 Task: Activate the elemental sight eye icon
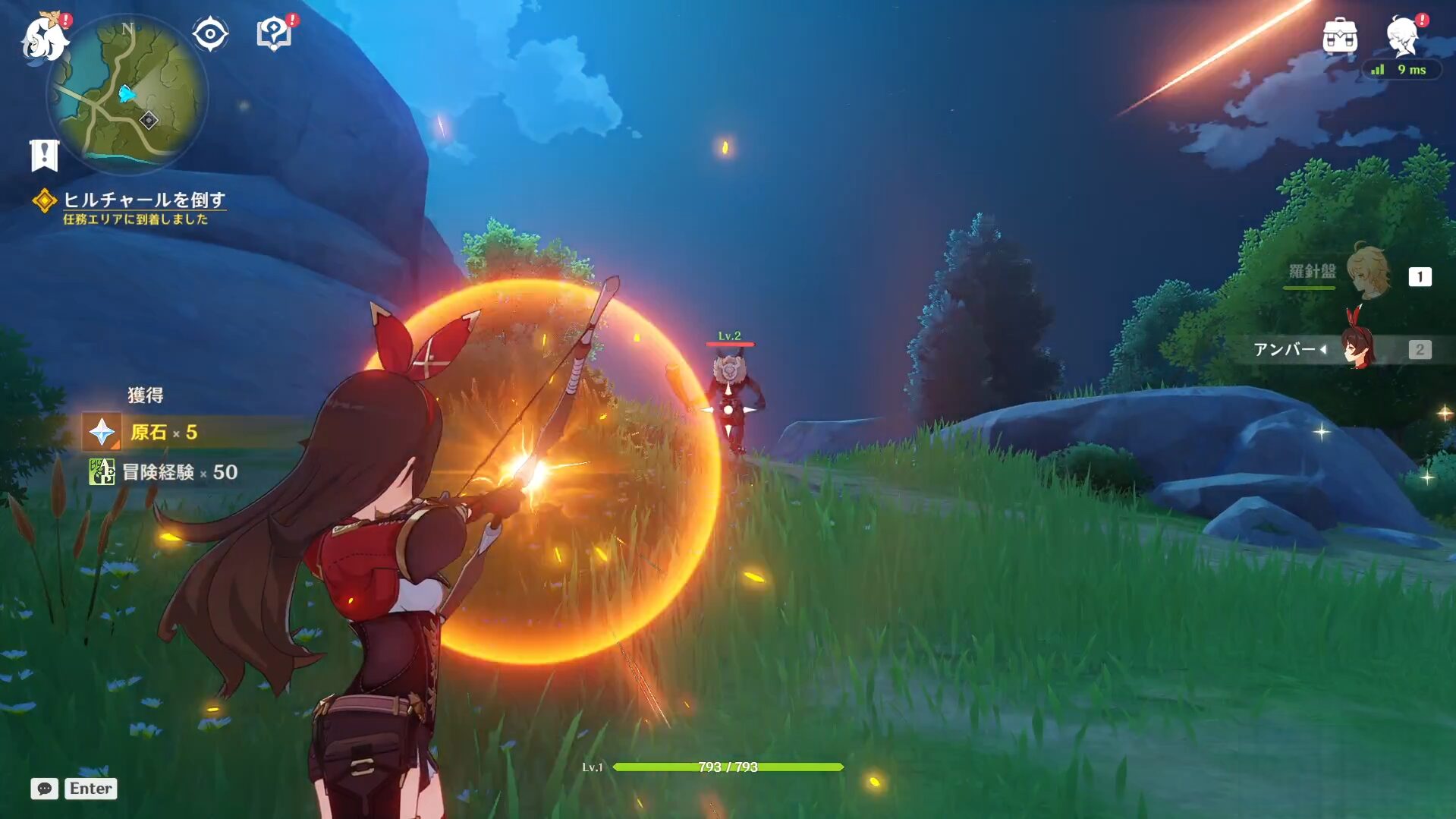point(209,34)
